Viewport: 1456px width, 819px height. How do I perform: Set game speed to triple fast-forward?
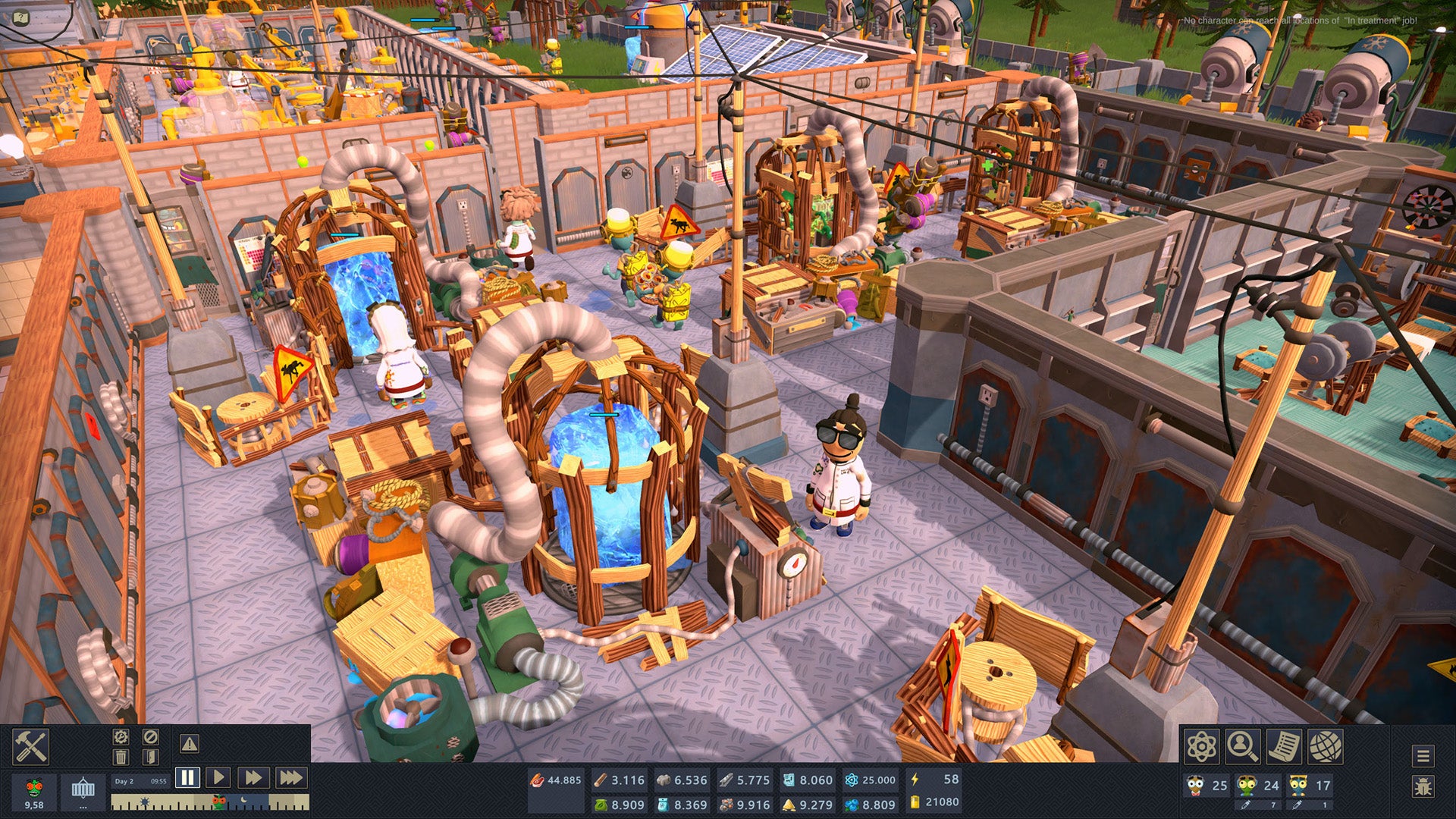290,777
